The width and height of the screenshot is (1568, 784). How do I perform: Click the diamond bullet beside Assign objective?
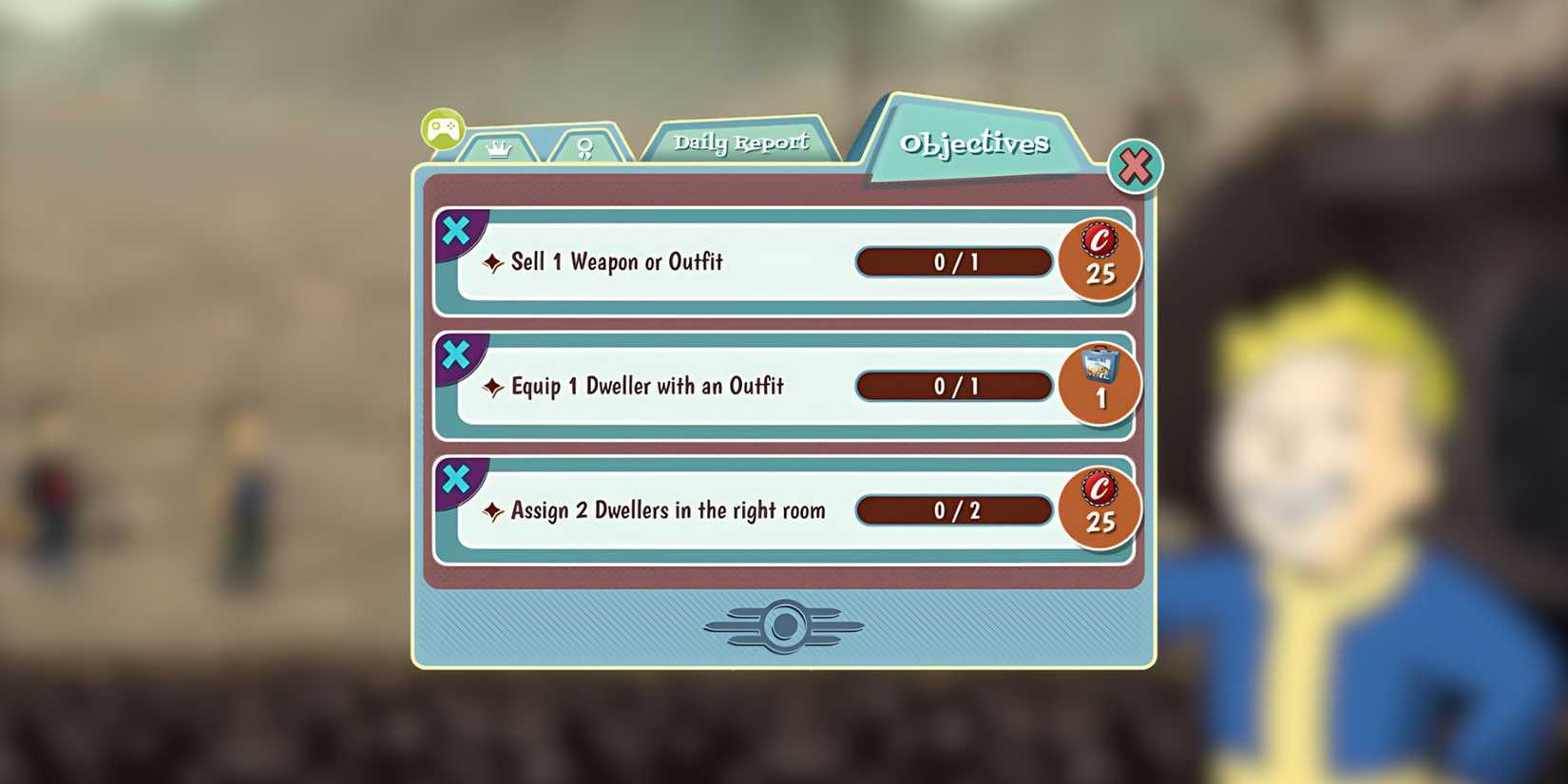pos(493,510)
